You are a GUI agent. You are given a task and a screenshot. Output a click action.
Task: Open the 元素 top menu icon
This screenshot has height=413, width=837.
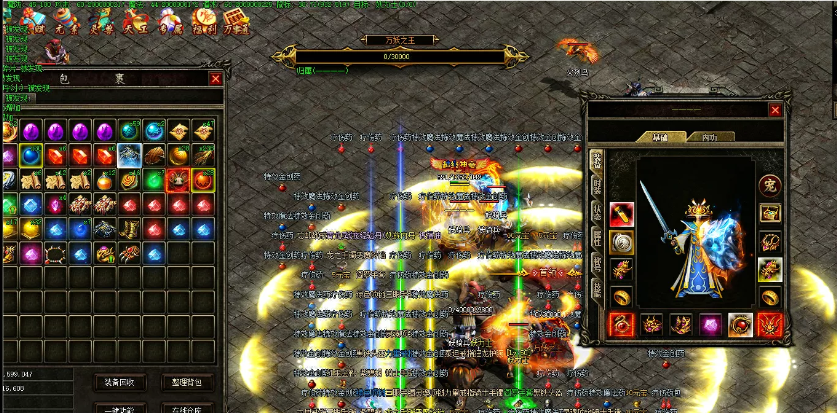click(67, 20)
